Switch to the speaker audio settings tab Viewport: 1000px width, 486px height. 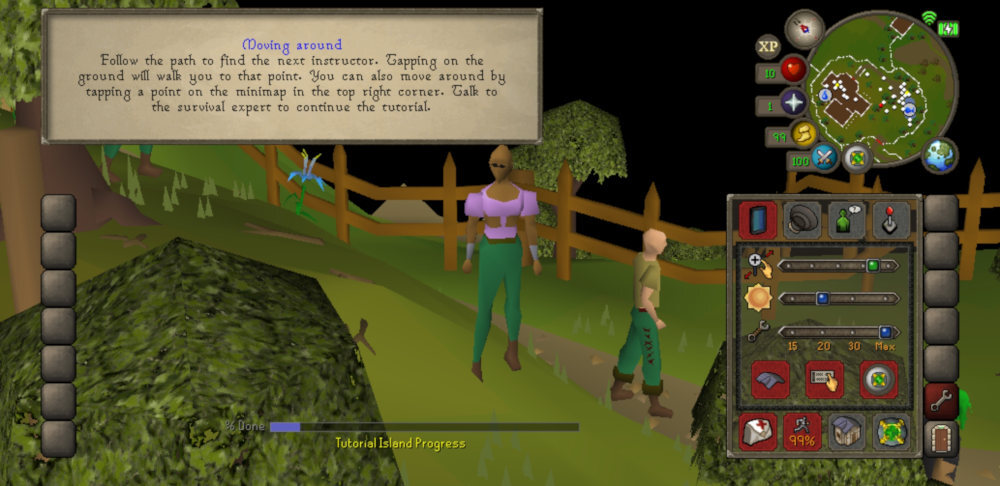[802, 219]
